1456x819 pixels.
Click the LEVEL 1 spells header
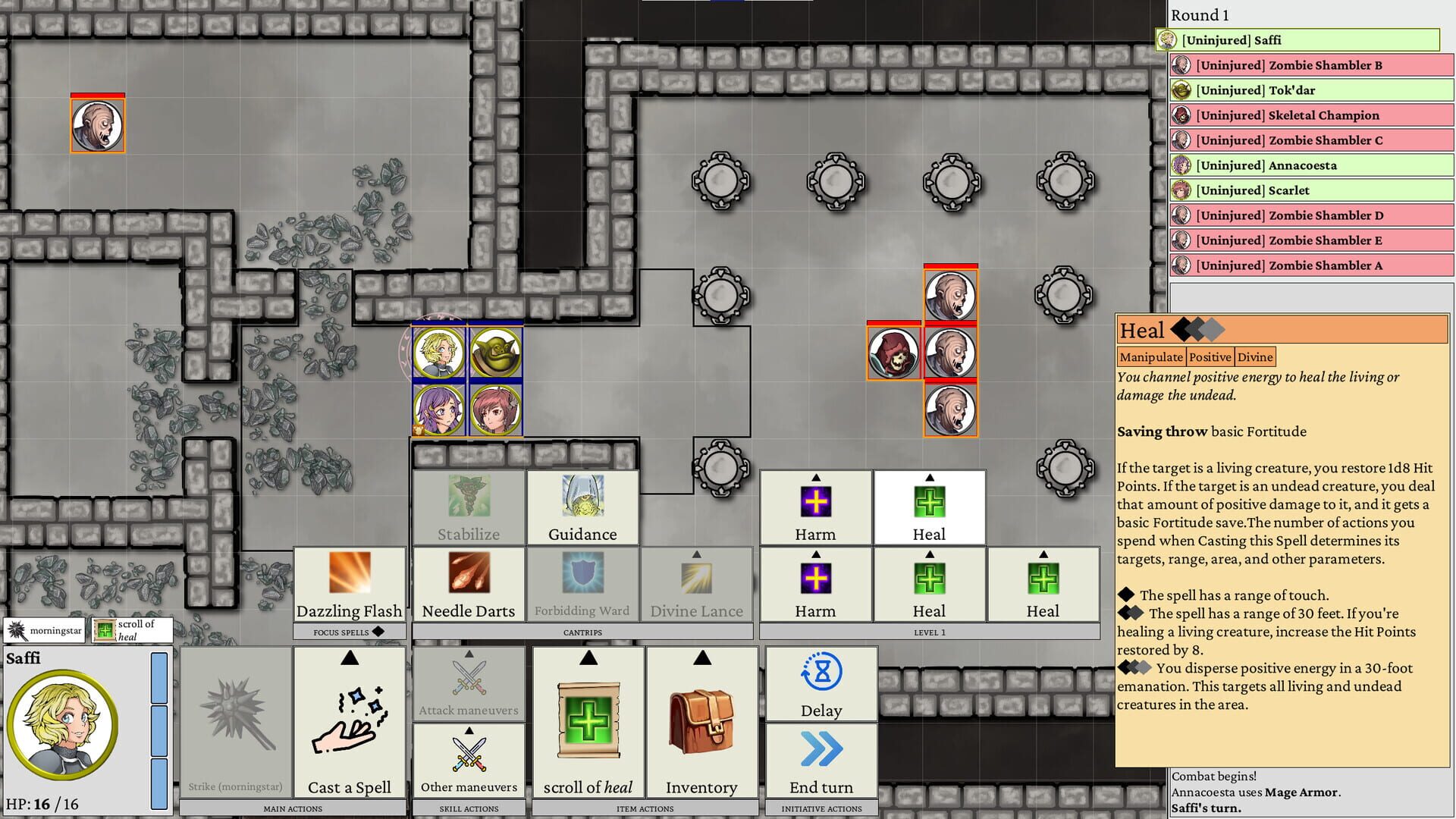tap(929, 632)
